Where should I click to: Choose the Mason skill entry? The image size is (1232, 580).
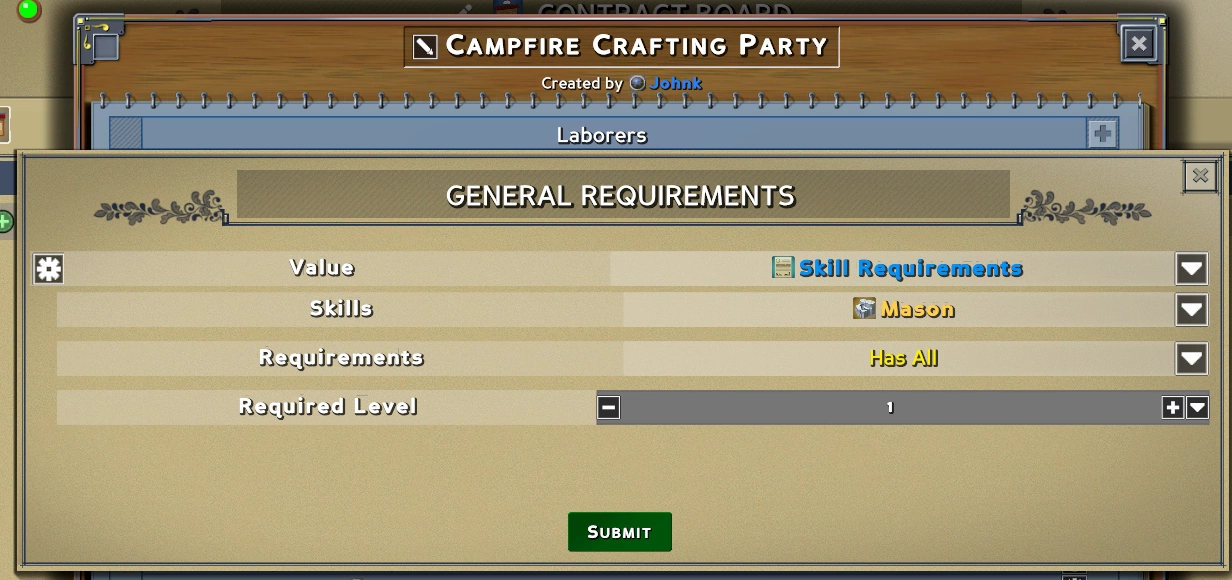click(904, 309)
